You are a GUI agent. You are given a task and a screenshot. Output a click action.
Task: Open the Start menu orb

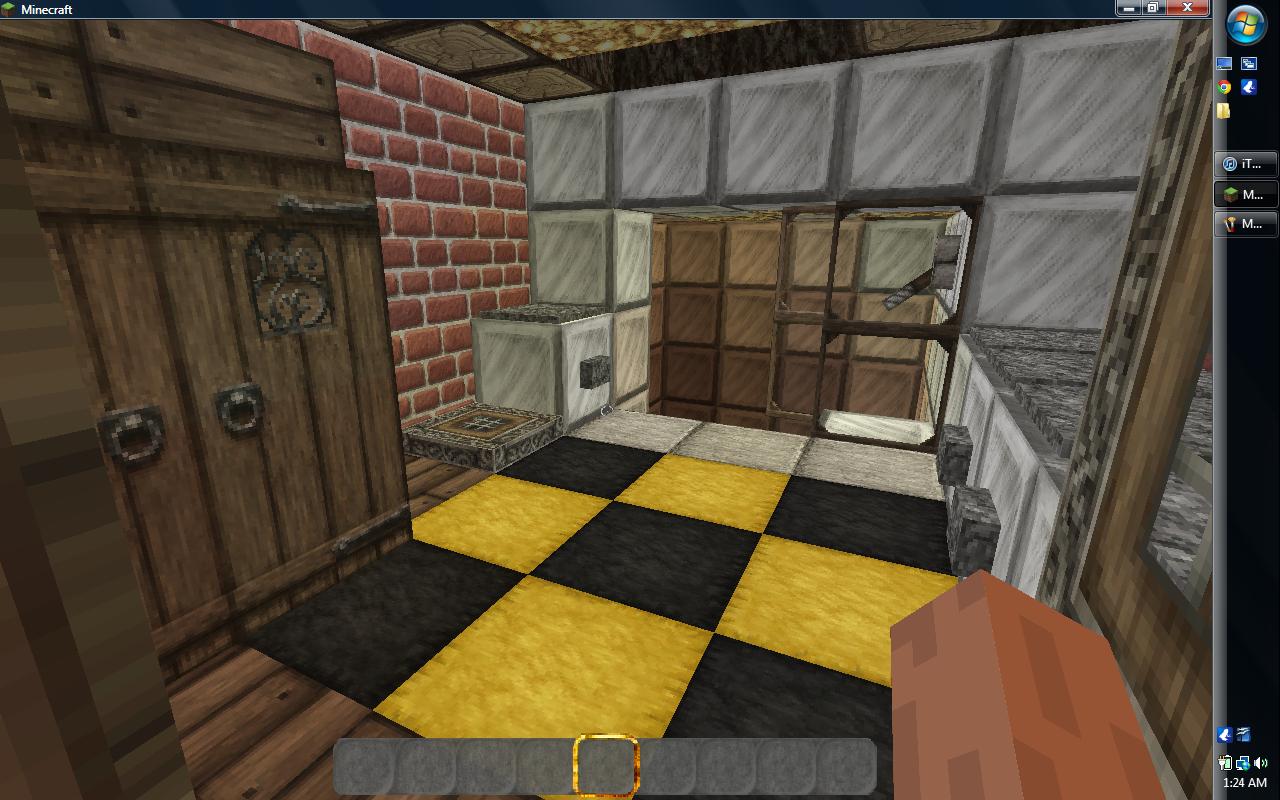tap(1244, 28)
